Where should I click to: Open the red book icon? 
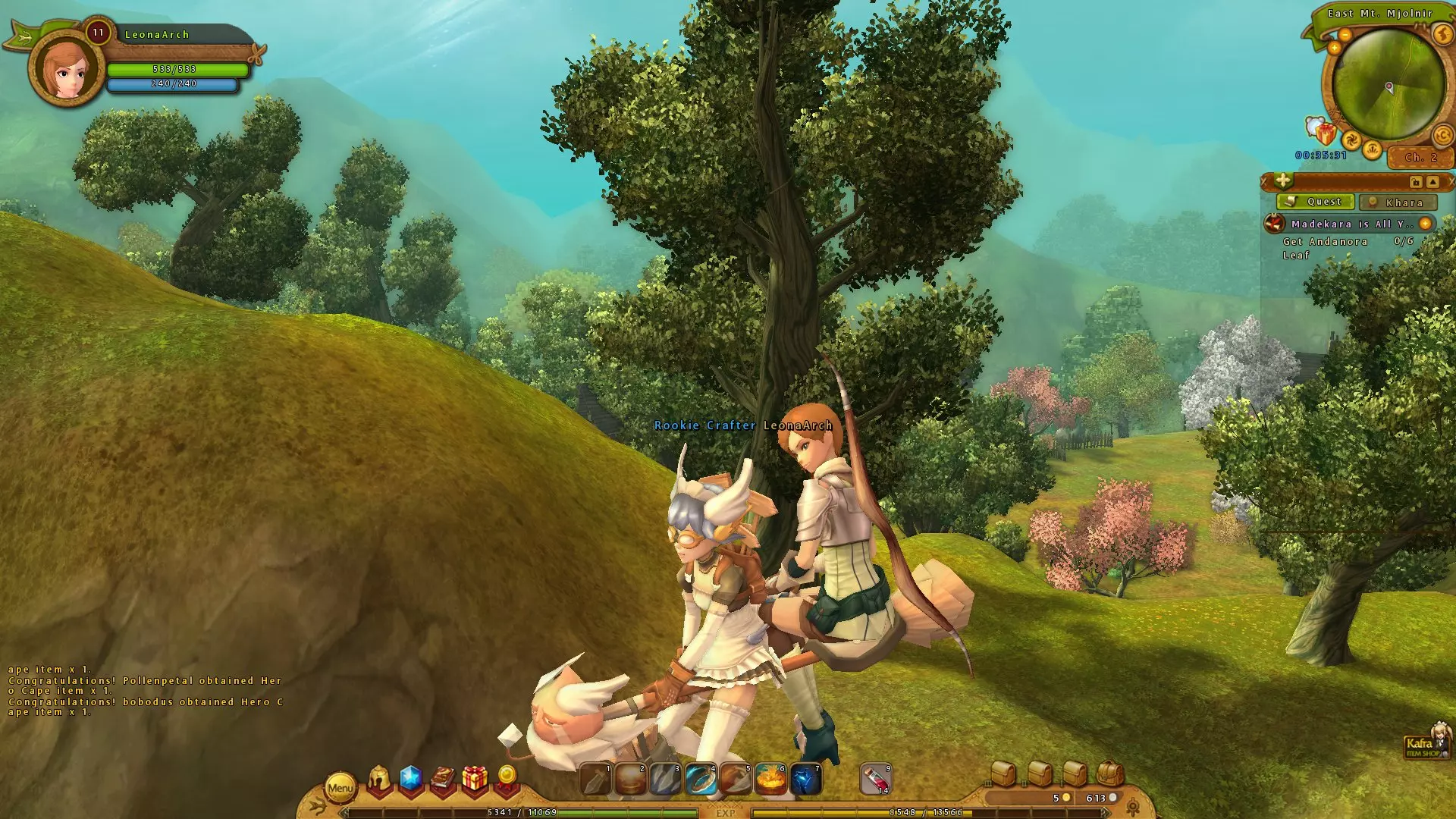pyautogui.click(x=443, y=779)
